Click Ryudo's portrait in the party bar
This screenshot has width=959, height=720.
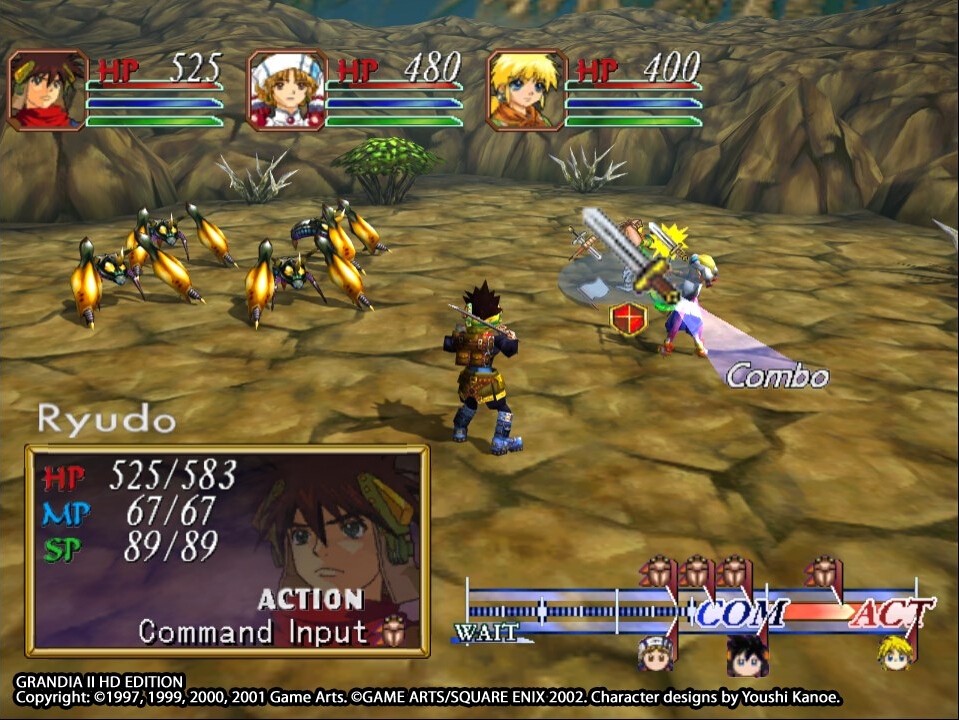click(x=47, y=90)
